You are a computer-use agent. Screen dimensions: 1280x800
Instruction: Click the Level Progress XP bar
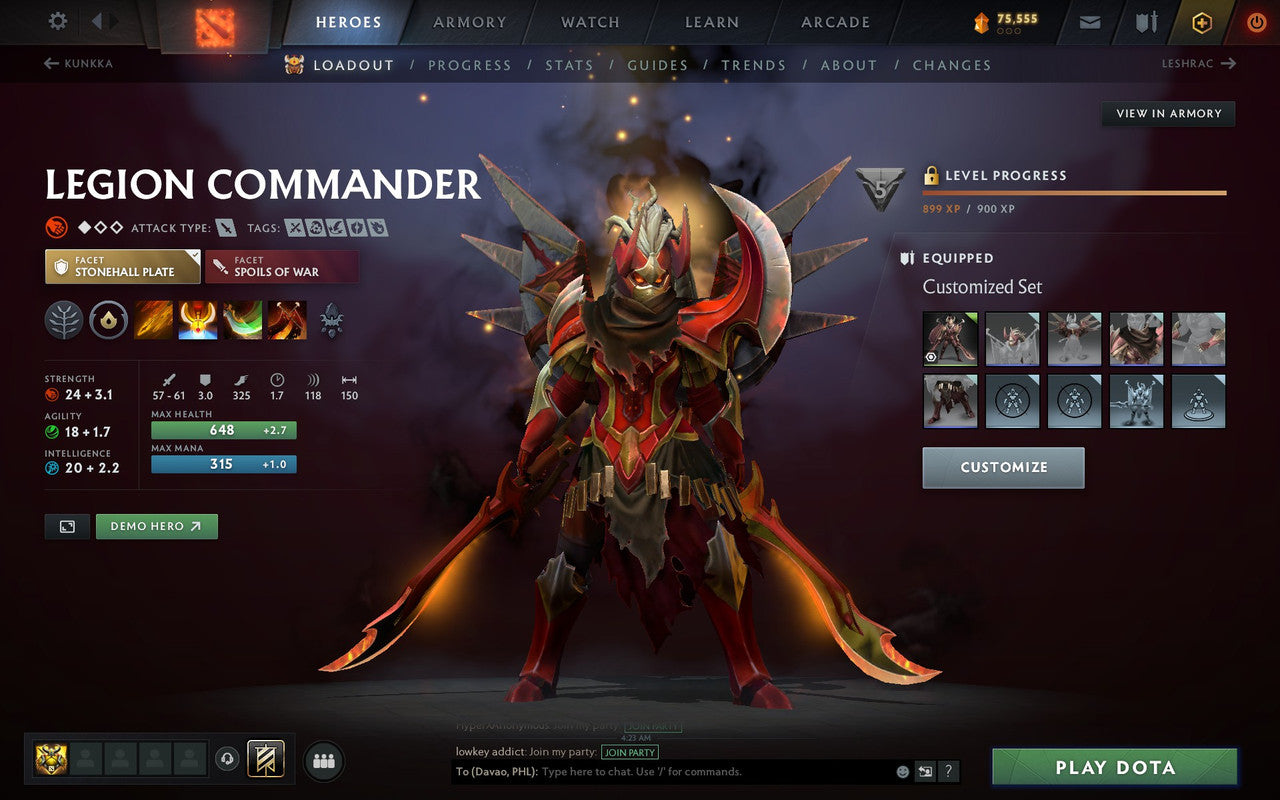1075,192
